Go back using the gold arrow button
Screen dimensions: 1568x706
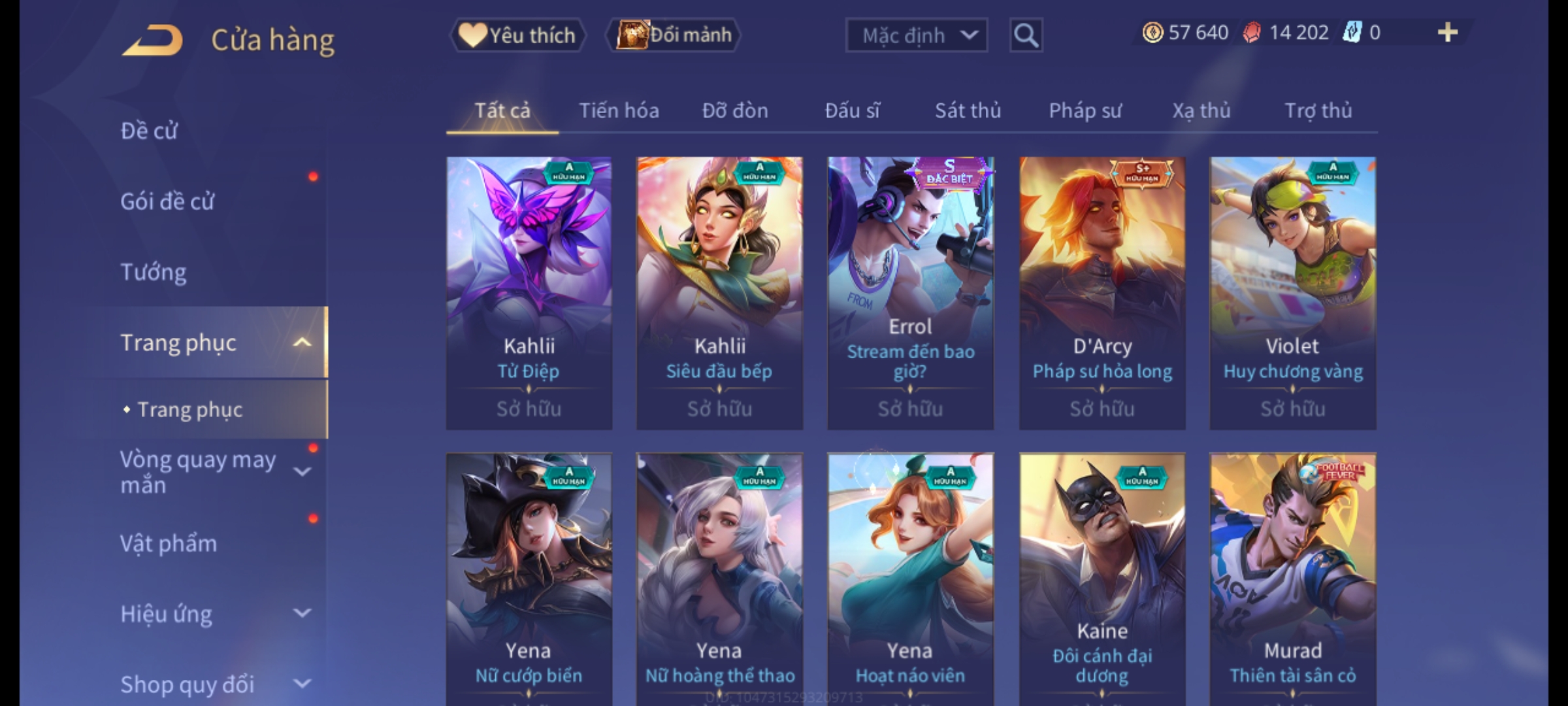pos(152,41)
